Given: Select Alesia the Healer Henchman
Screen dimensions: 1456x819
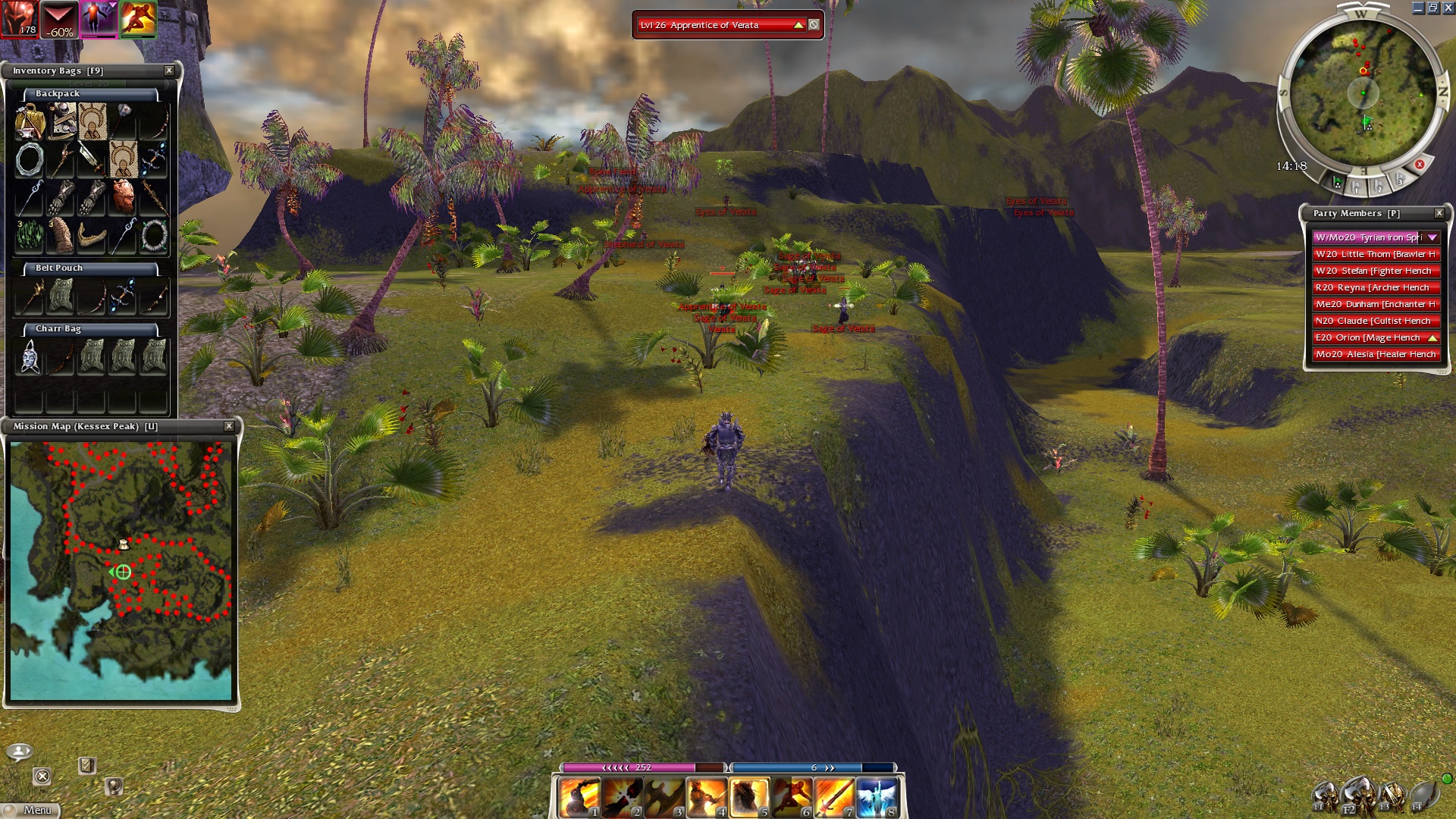Looking at the screenshot, I should tap(1376, 354).
